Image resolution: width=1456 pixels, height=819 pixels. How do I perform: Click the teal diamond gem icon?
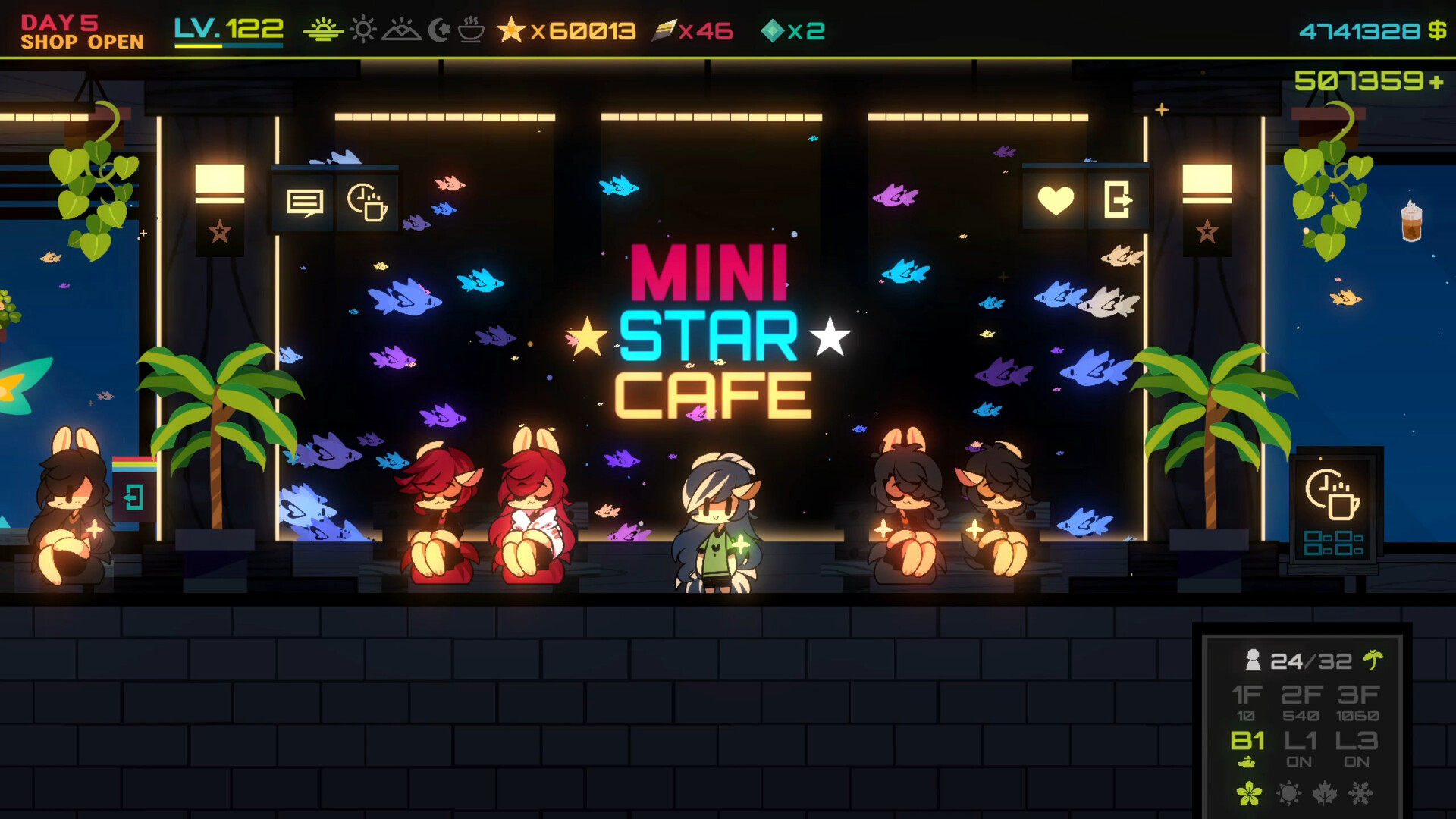click(771, 32)
